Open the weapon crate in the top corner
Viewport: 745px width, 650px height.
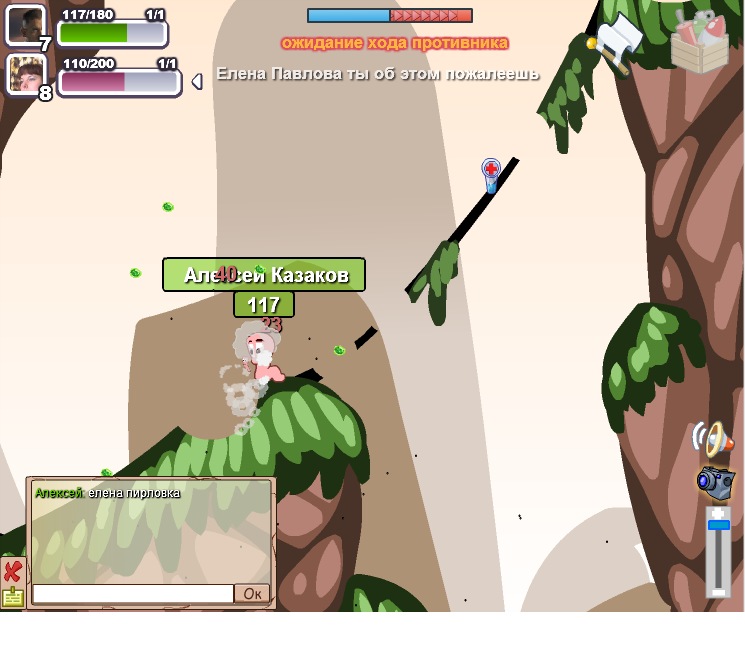click(x=699, y=41)
